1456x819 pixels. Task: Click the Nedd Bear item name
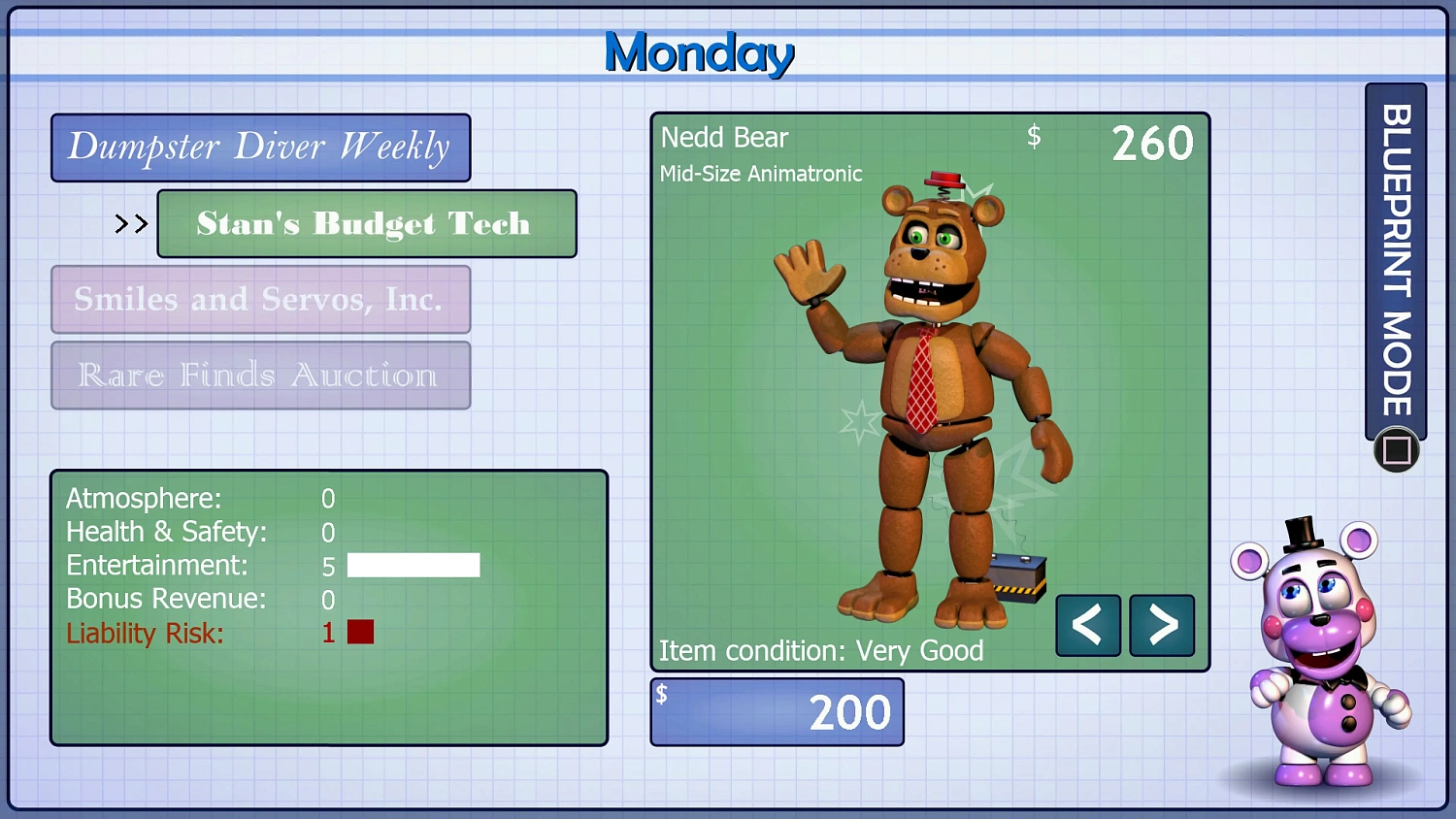(724, 138)
